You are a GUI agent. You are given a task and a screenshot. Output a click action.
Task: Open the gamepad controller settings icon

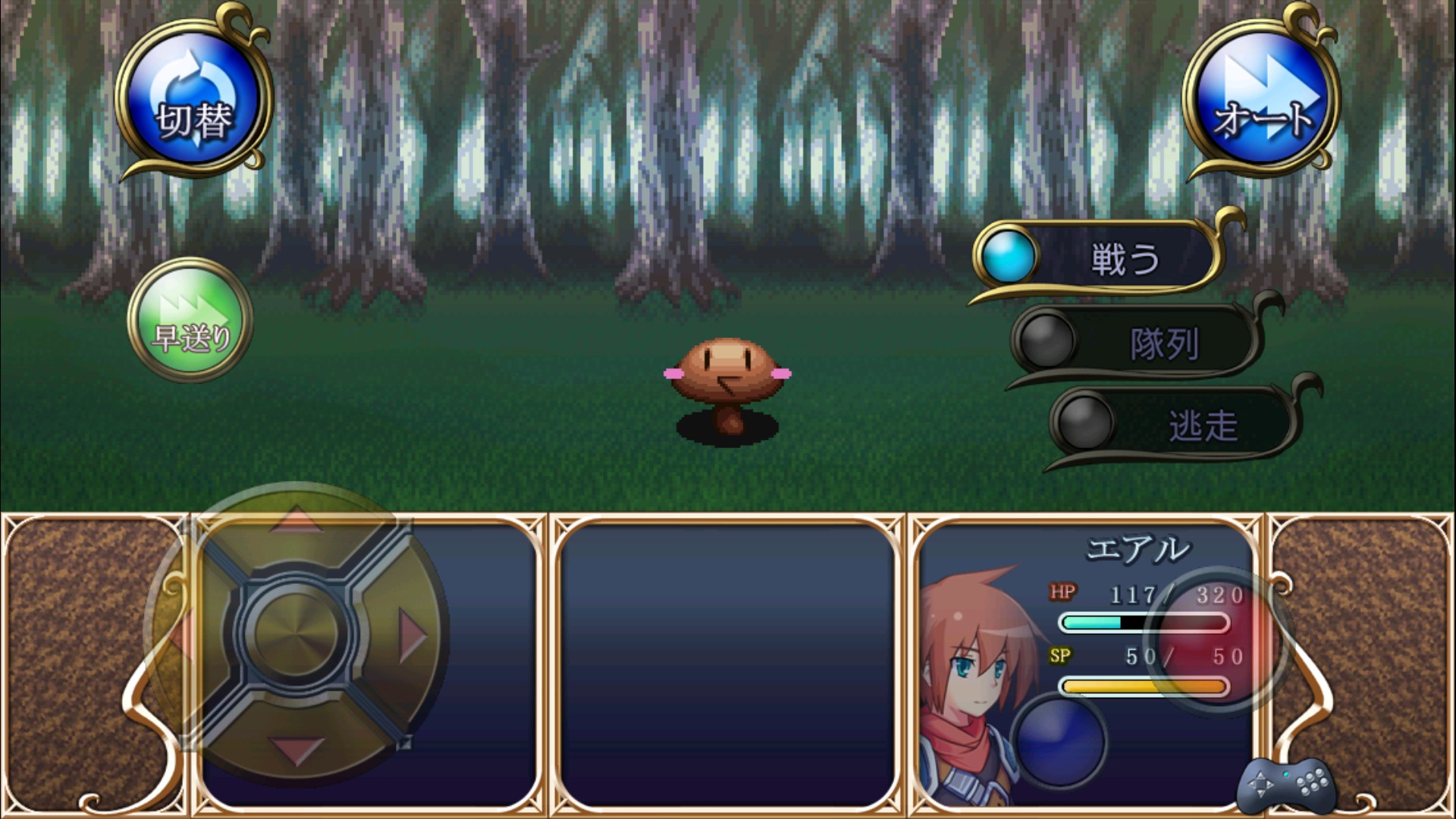tap(1286, 785)
